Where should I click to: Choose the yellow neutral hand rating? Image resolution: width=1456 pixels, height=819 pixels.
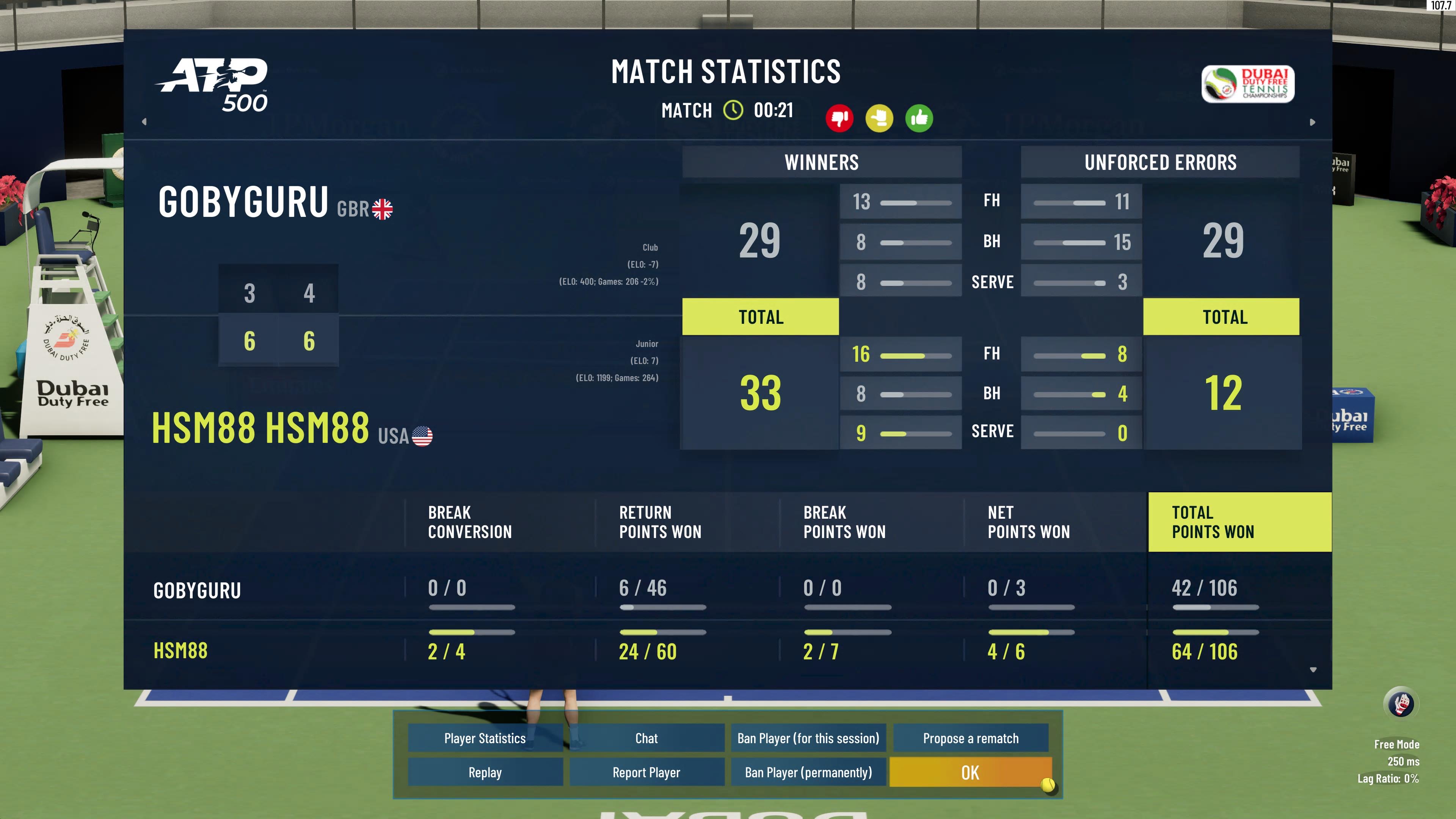coord(879,118)
